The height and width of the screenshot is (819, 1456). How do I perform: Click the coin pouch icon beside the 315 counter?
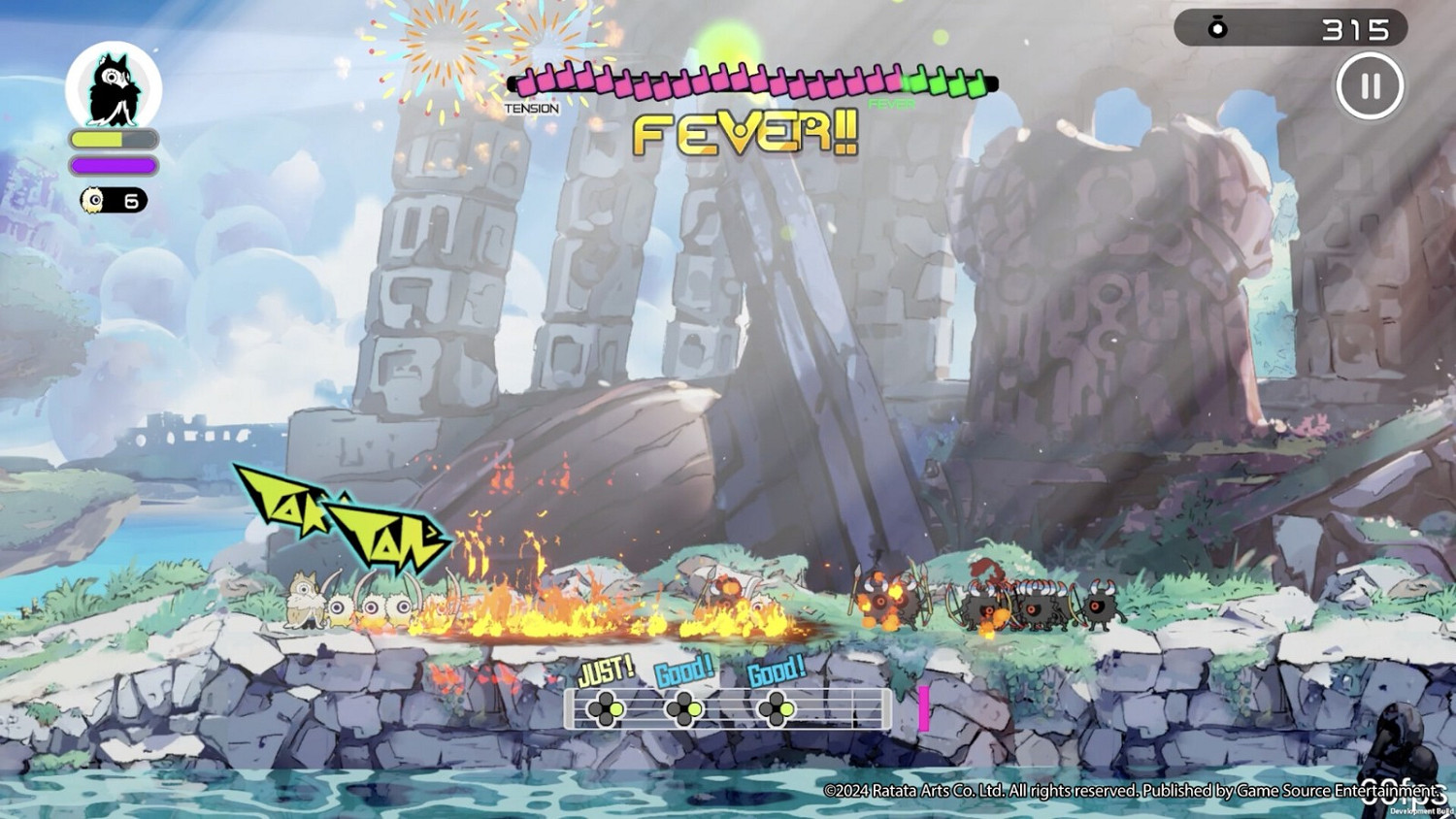click(1215, 26)
